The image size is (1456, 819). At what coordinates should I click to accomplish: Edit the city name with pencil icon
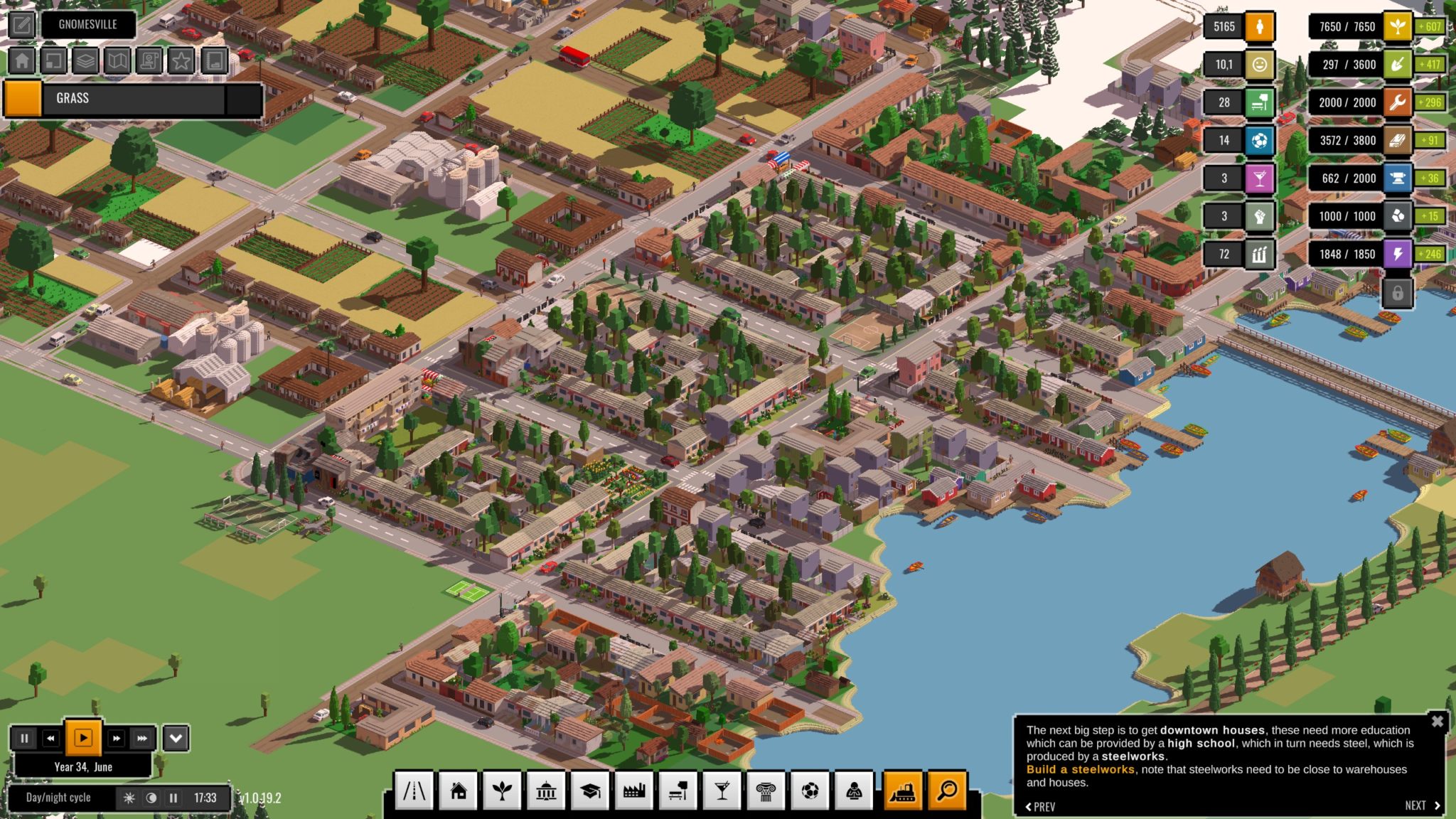click(22, 25)
